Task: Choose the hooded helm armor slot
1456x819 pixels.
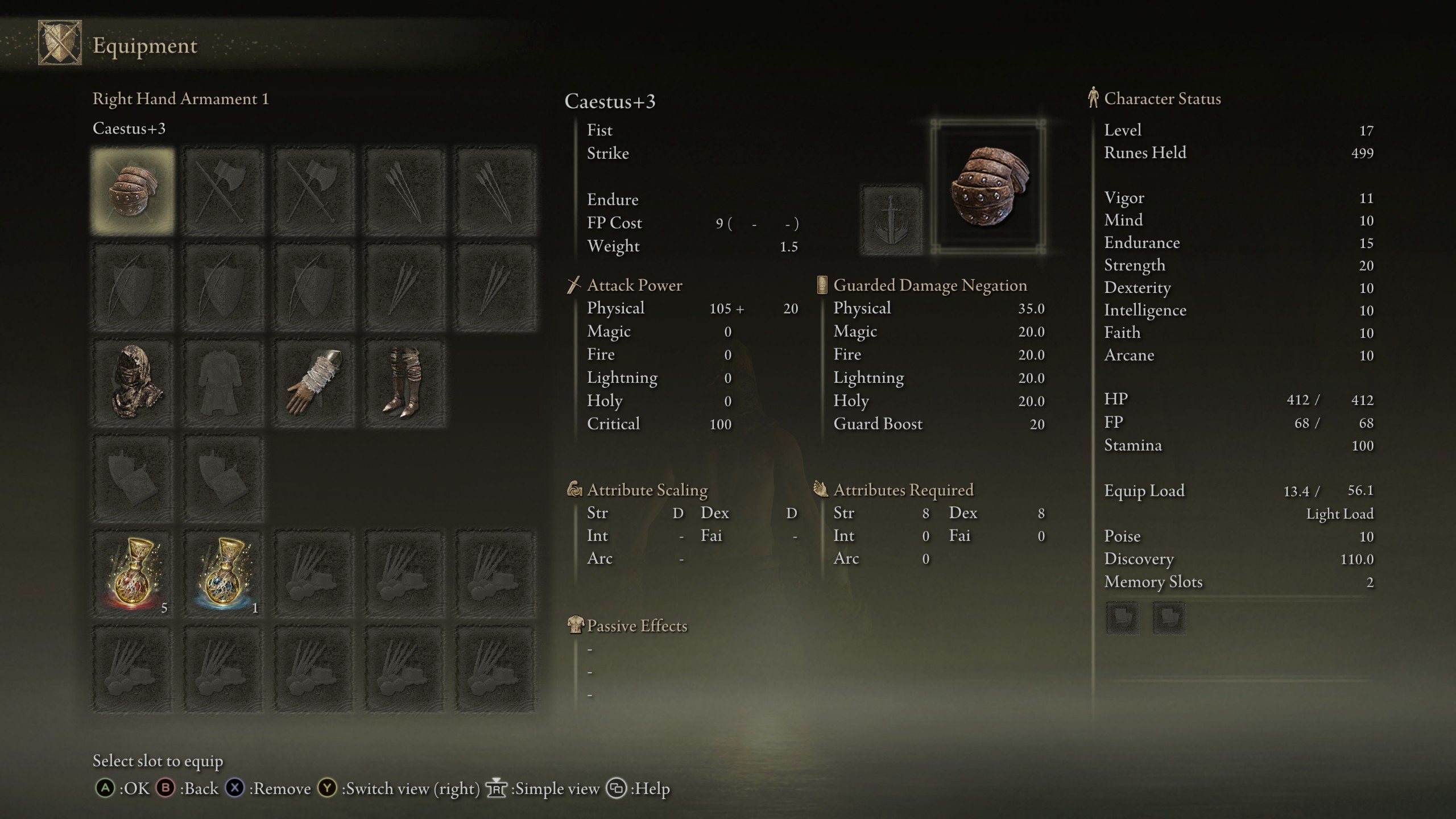Action: [133, 383]
